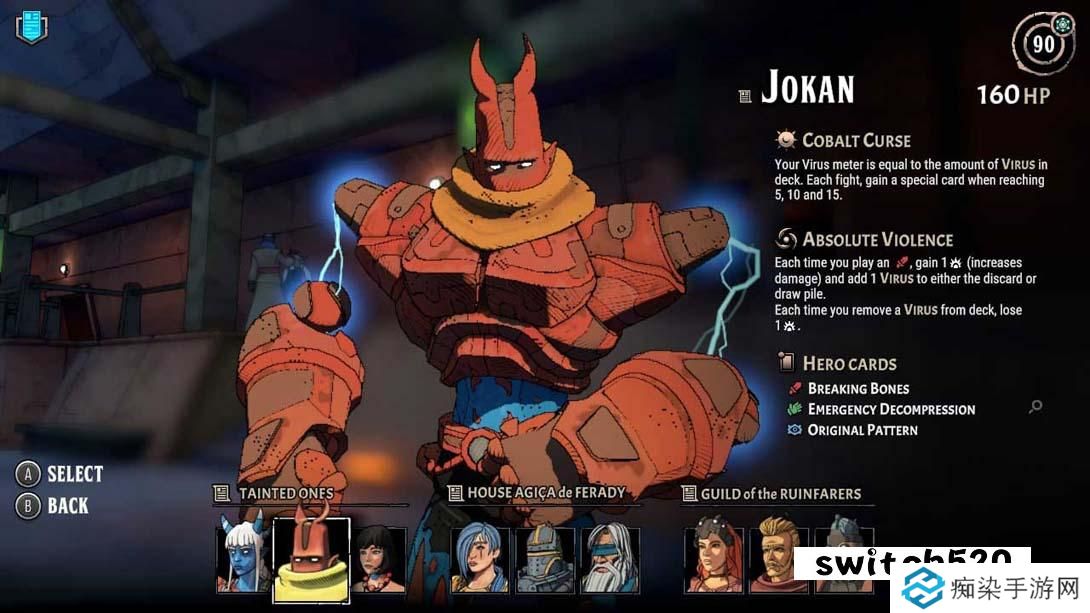Open Jokan's lore scroll icon
The image size is (1090, 613).
click(744, 96)
